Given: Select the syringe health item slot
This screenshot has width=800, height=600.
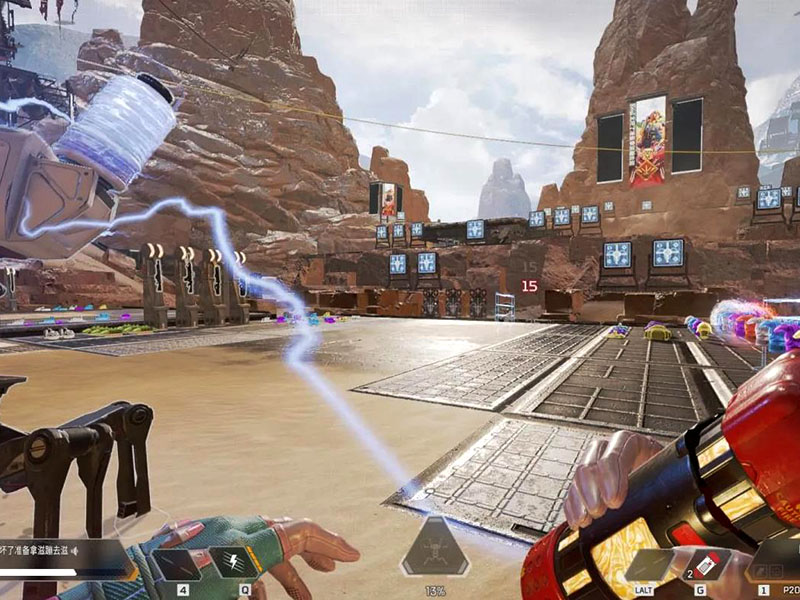Looking at the screenshot, I should coord(176,564).
